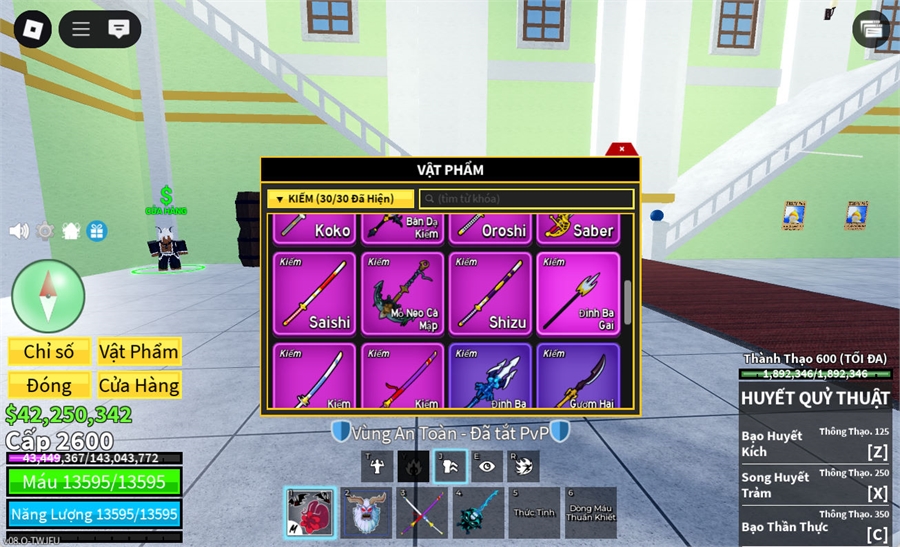Click the item keyword search field
This screenshot has height=547, width=900.
pos(526,199)
